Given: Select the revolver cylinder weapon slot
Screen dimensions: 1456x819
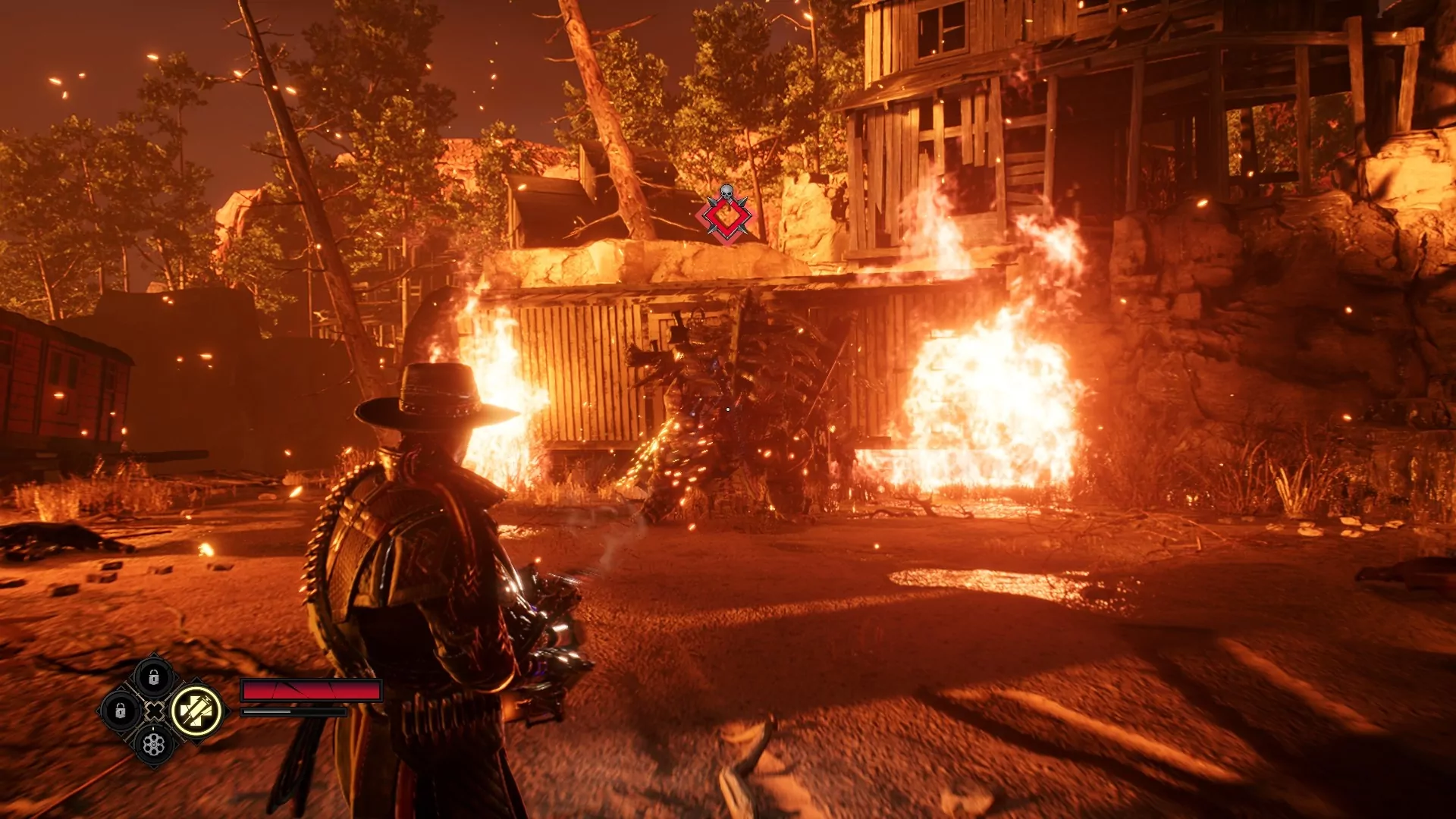Looking at the screenshot, I should point(154,744).
